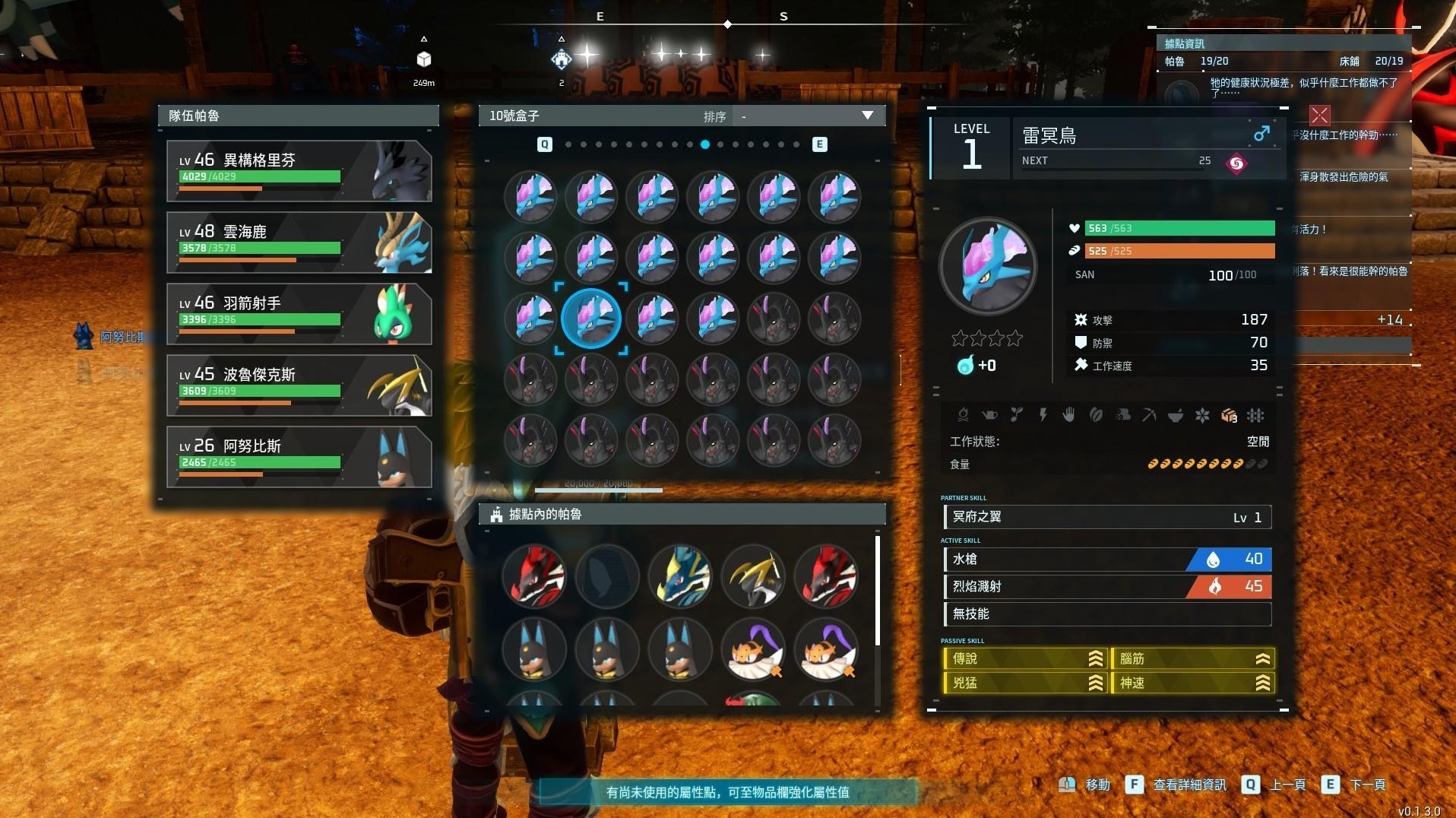Select party Pal 異構格里芬
1456x818 pixels.
[x=299, y=171]
